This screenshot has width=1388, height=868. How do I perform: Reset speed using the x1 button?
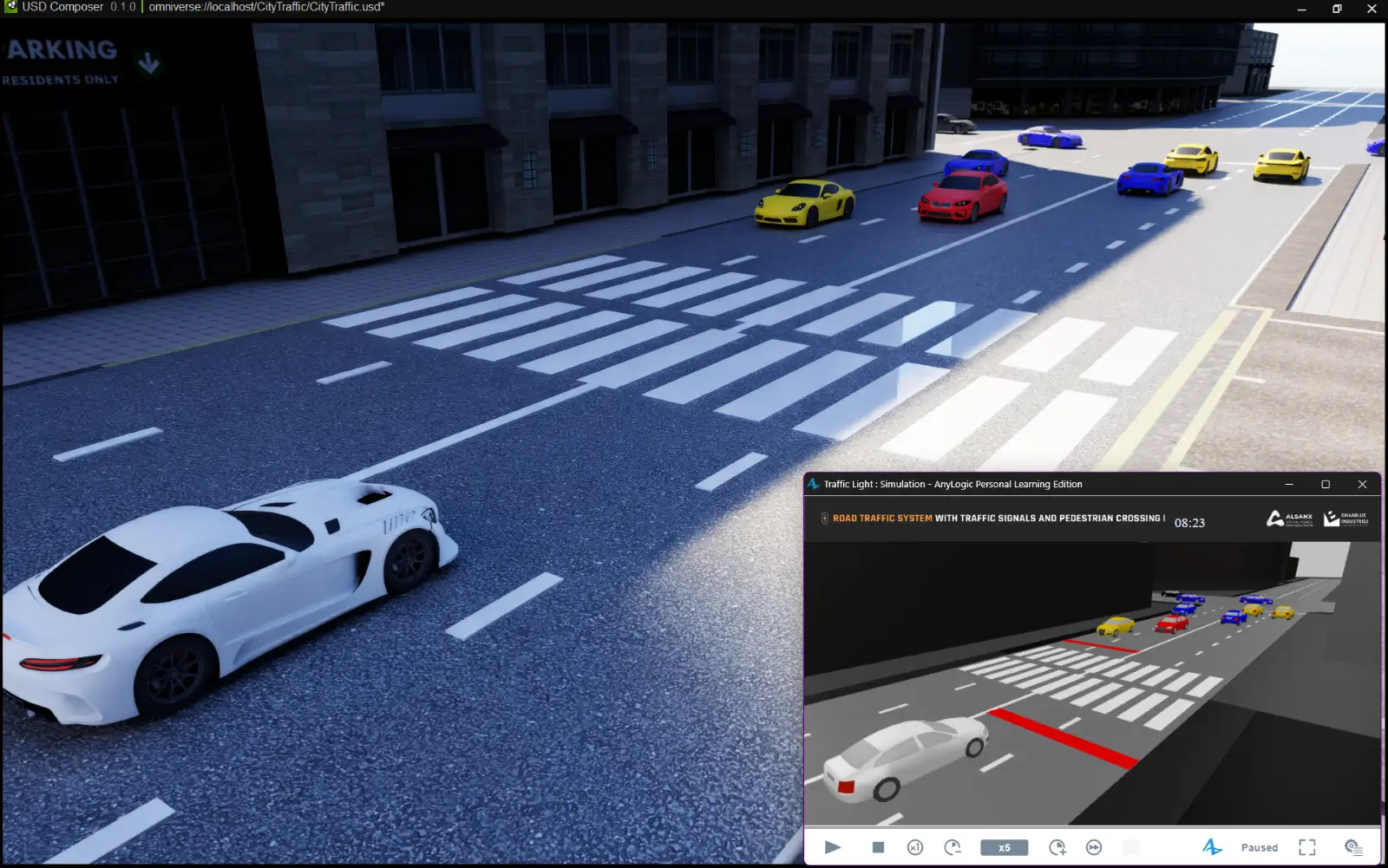[915, 847]
